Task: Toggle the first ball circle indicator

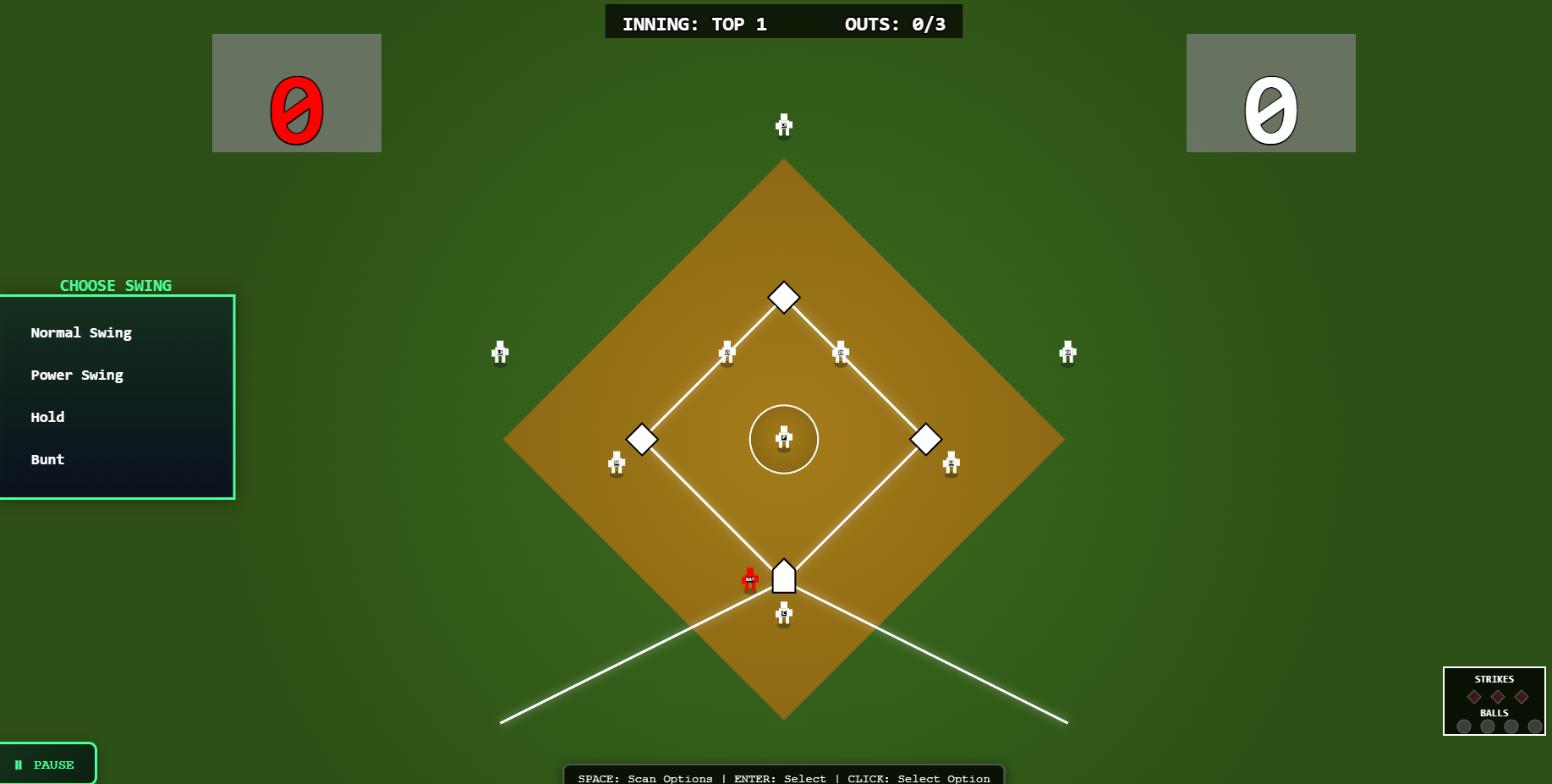Action: coord(1464,726)
